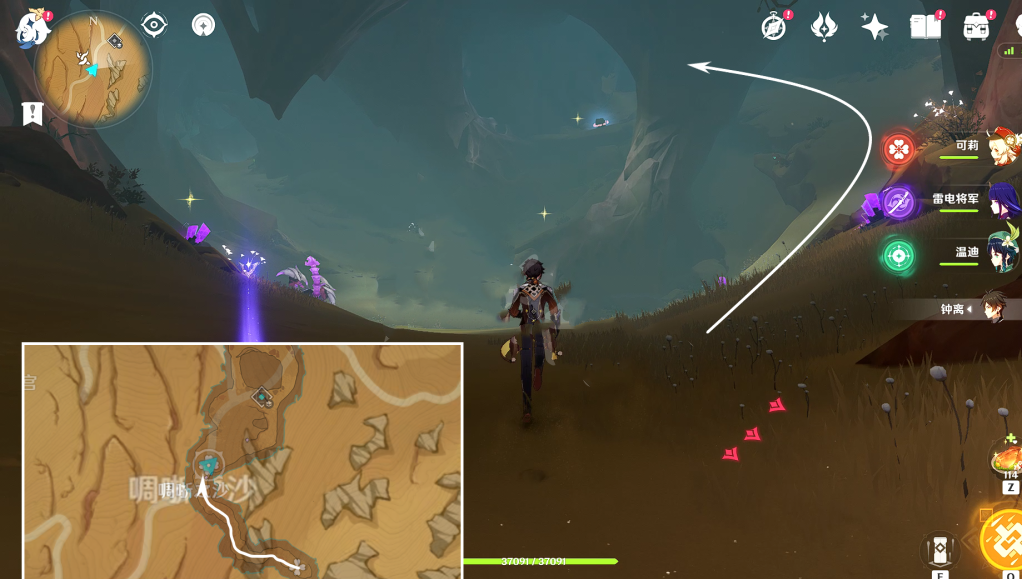Screen dimensions: 1022x579
Task: Open the winged battle pass icon
Action: 824,27
